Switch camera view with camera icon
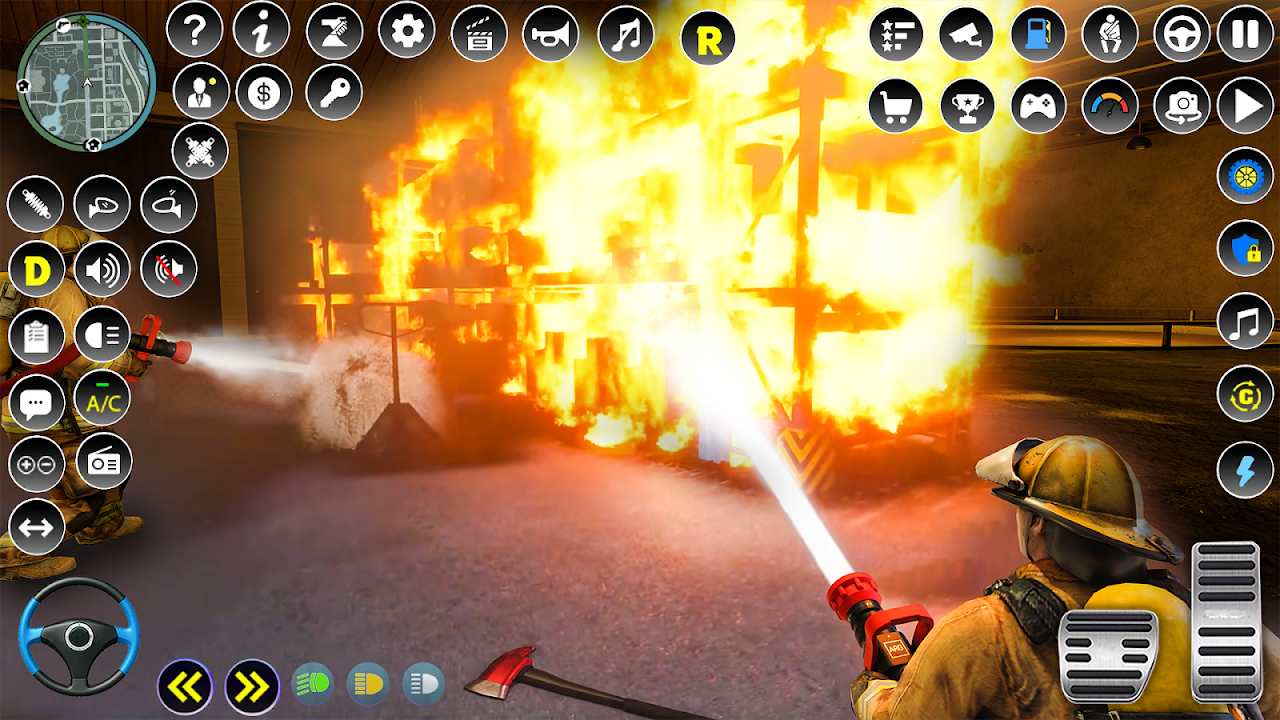This screenshot has height=720, width=1280. click(1182, 105)
